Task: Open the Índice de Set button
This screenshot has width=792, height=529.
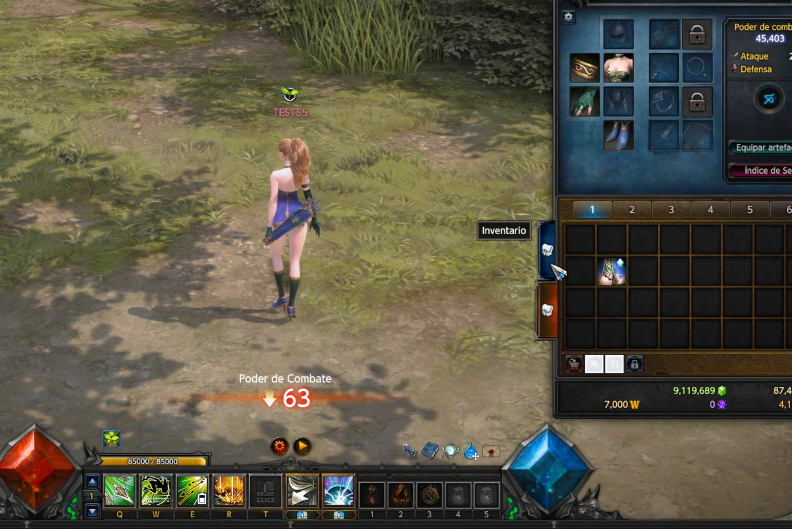Action: tap(762, 170)
